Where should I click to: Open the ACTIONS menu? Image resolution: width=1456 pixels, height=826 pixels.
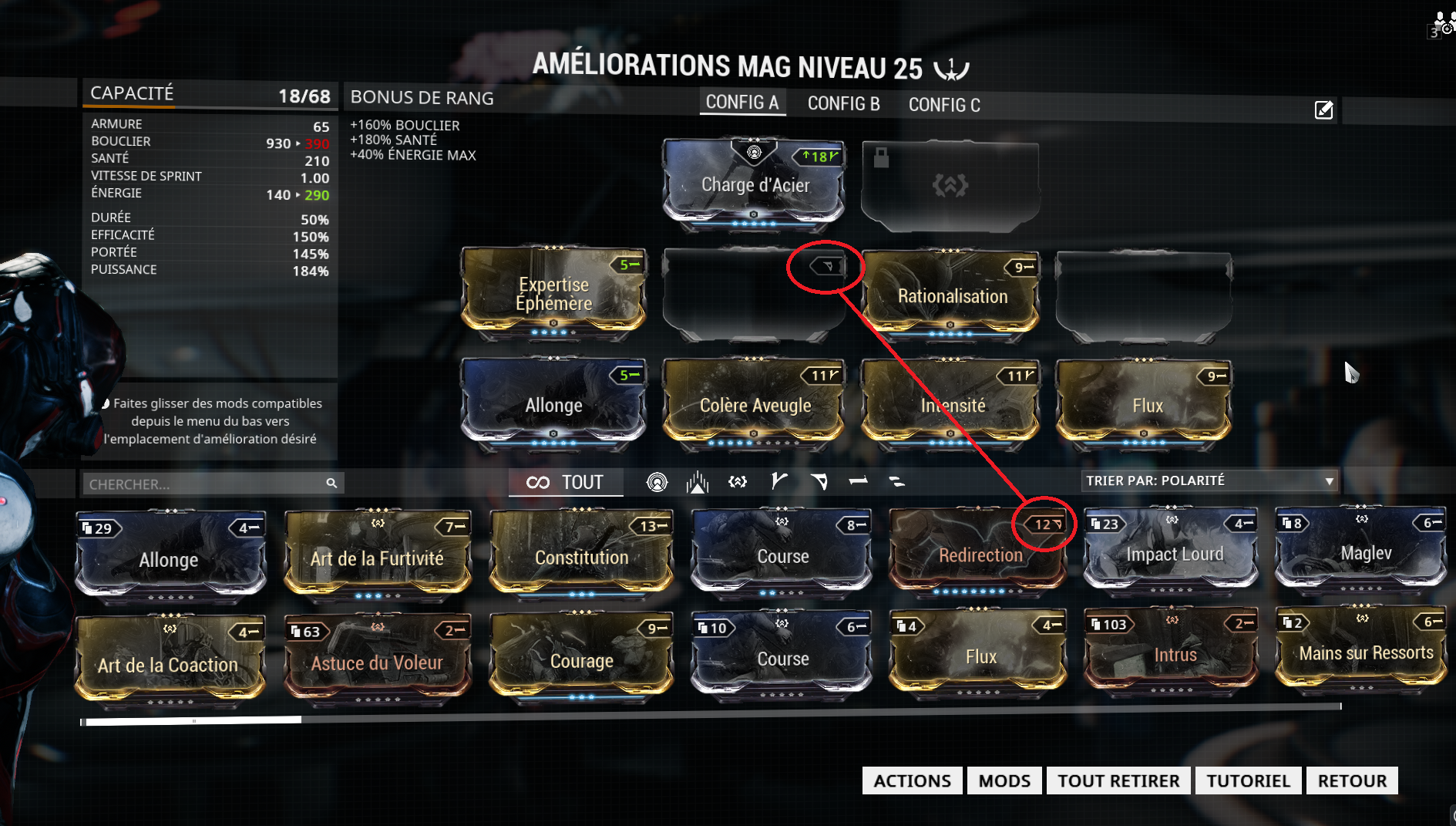click(912, 780)
